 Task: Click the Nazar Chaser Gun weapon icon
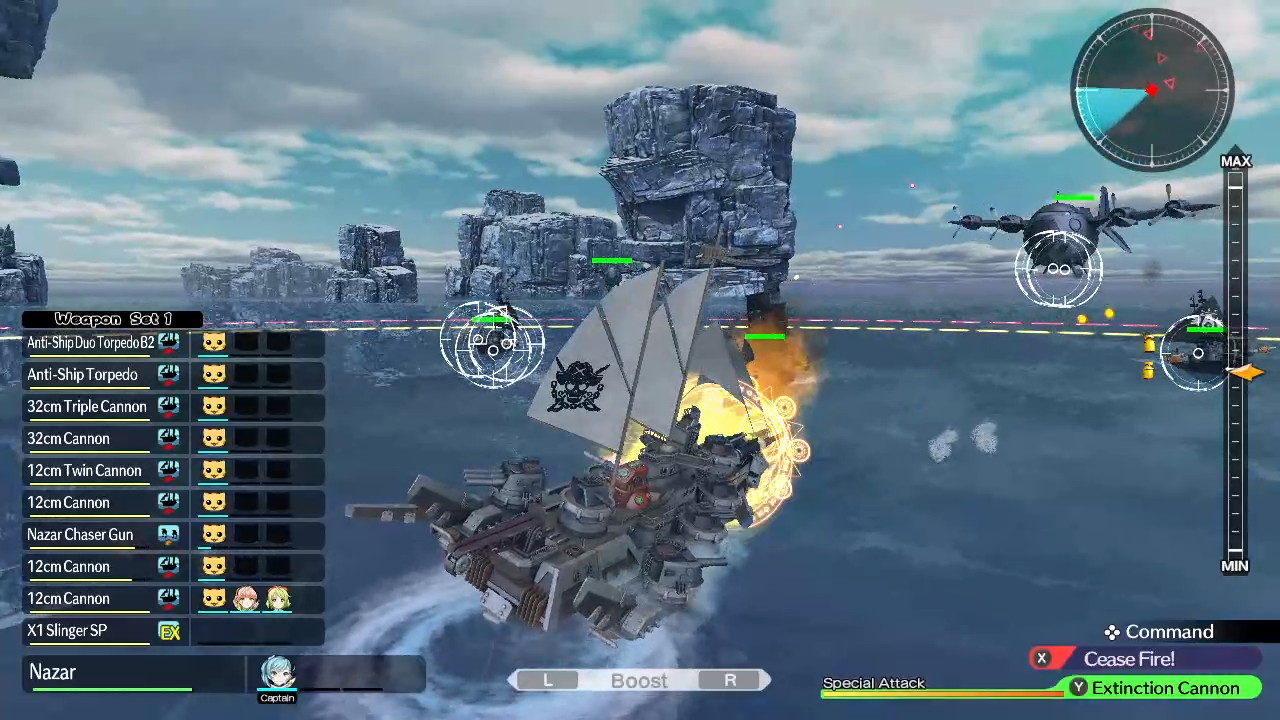pos(168,534)
